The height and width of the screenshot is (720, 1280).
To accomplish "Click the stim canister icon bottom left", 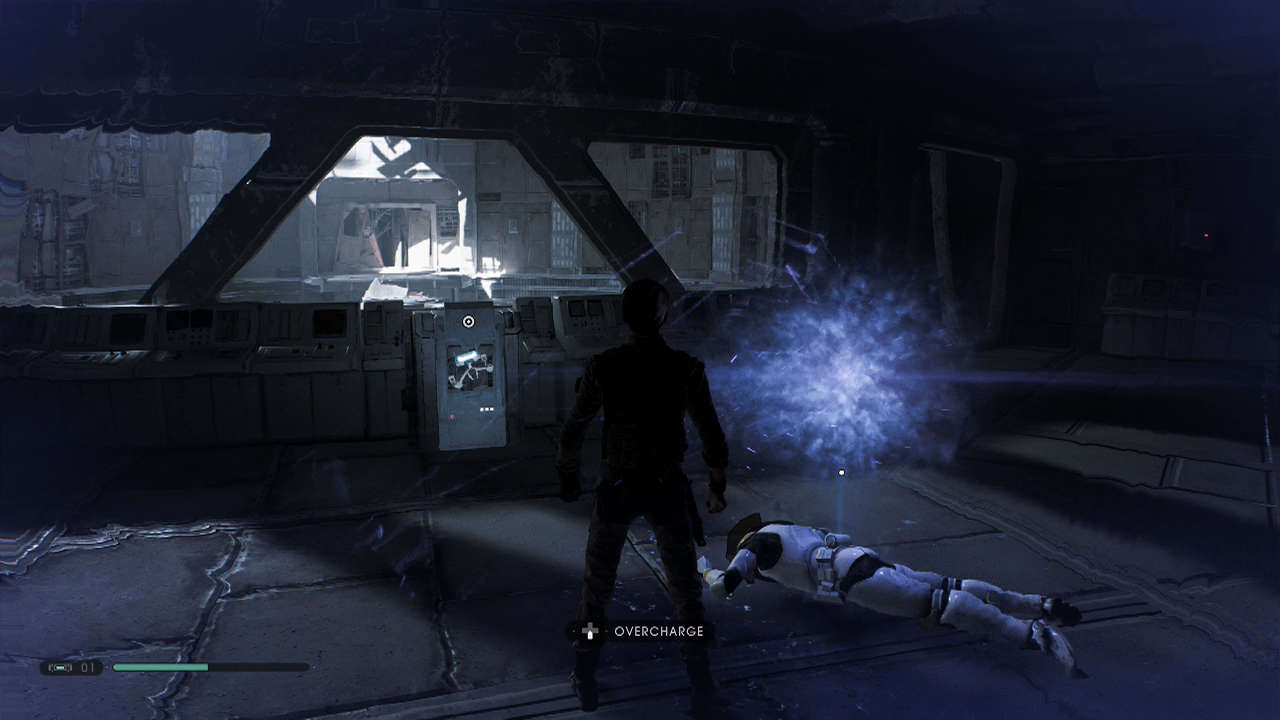I will 60,667.
